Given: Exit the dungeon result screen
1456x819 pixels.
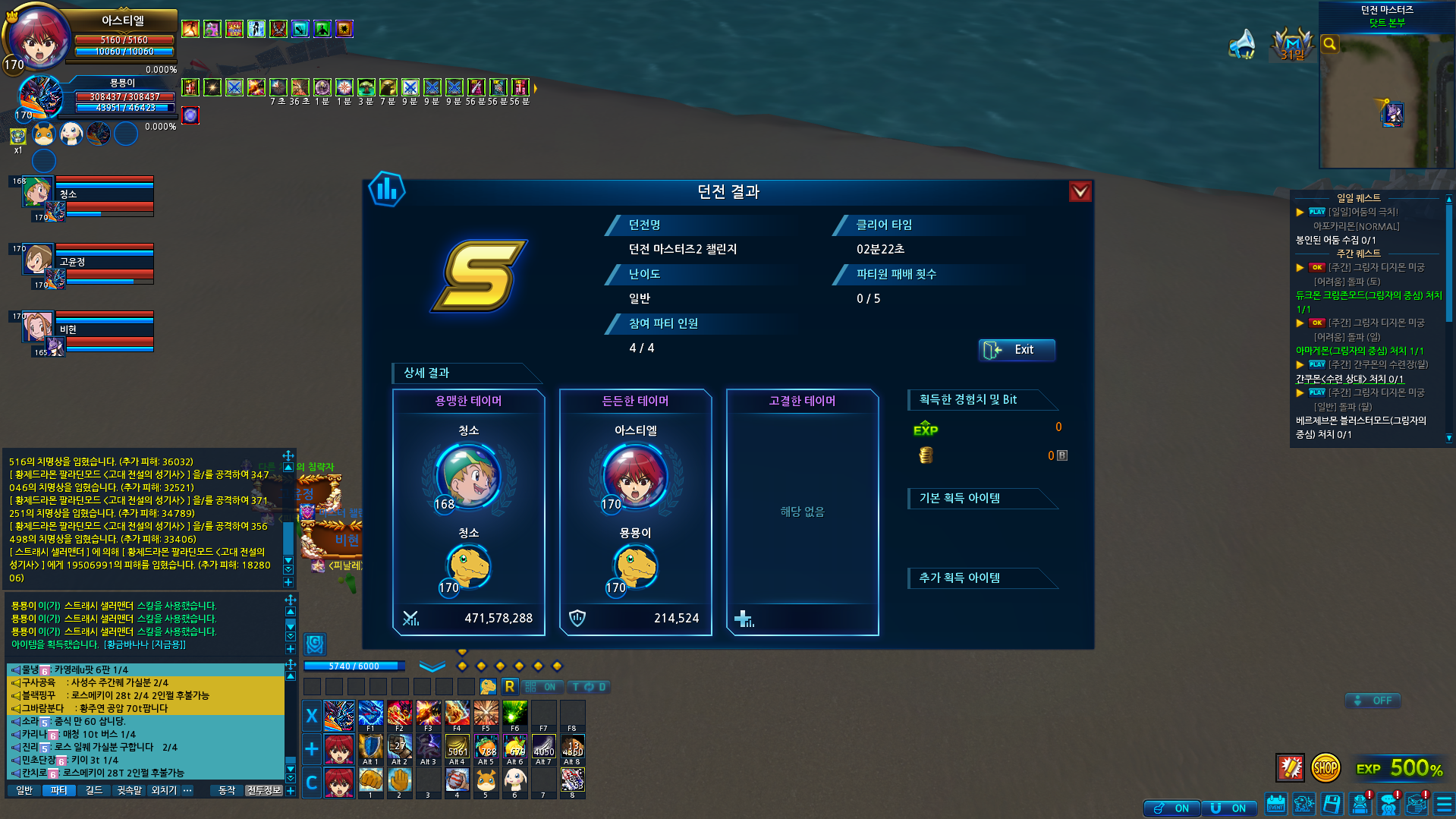Looking at the screenshot, I should pyautogui.click(x=1016, y=350).
